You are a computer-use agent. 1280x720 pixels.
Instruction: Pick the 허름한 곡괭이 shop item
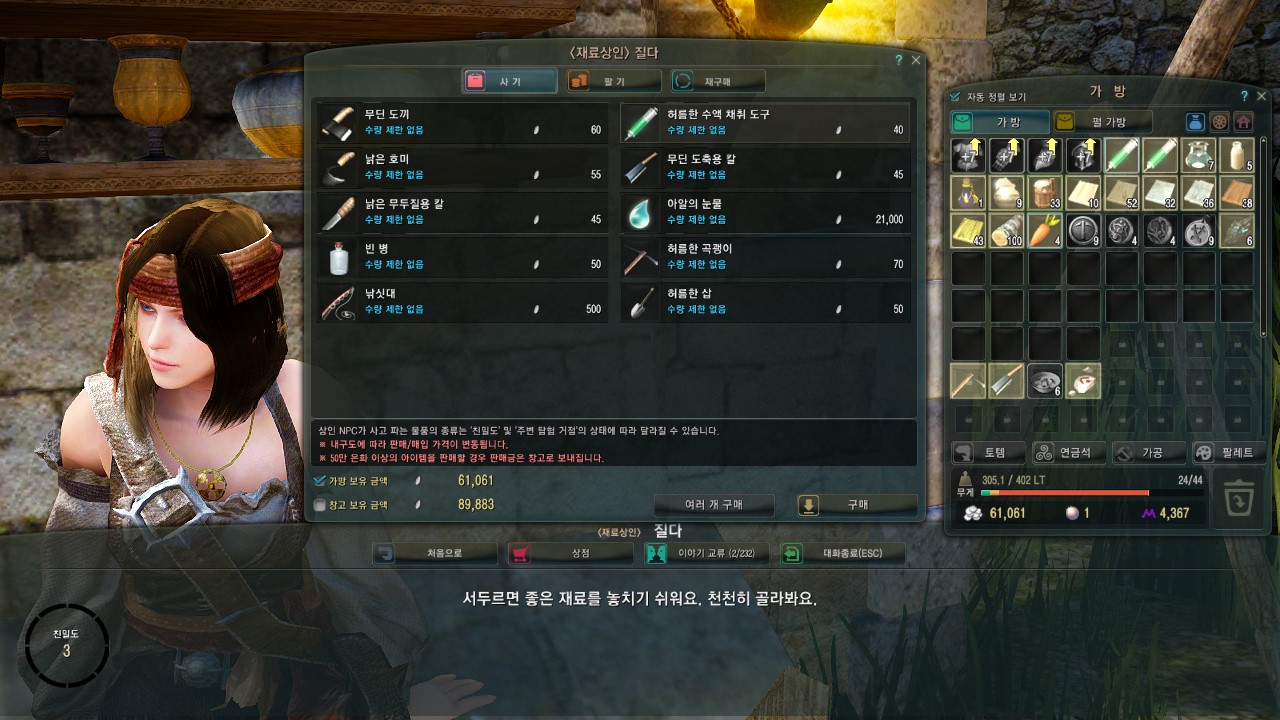[x=765, y=257]
